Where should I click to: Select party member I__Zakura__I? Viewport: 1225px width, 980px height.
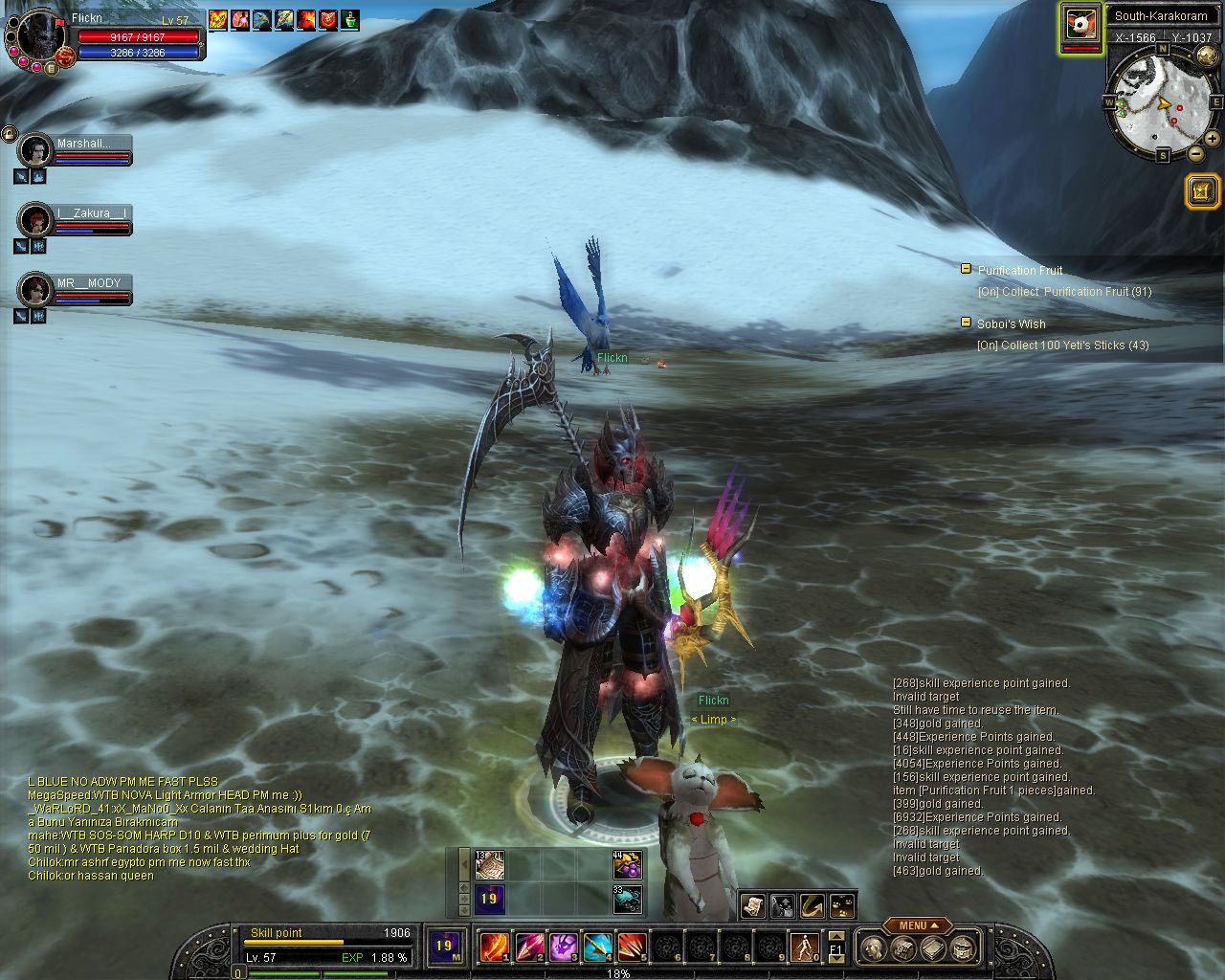coord(36,219)
